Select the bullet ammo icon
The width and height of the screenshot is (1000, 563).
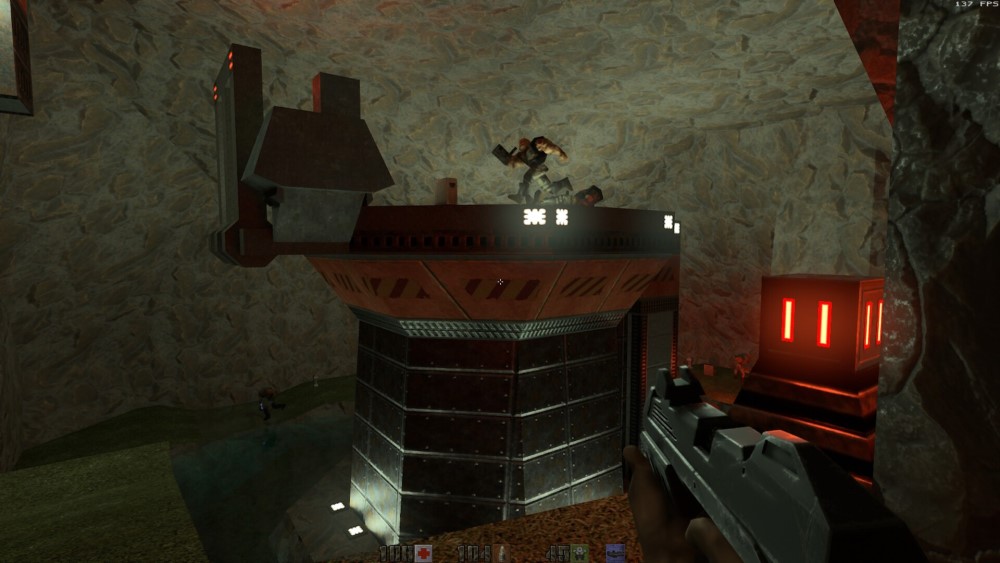(x=501, y=553)
